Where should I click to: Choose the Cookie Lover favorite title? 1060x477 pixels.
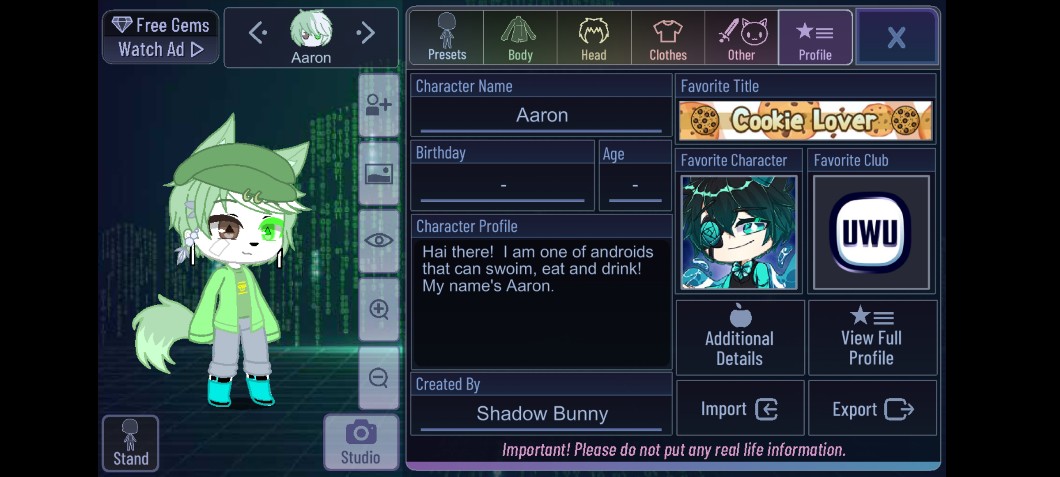tap(805, 121)
